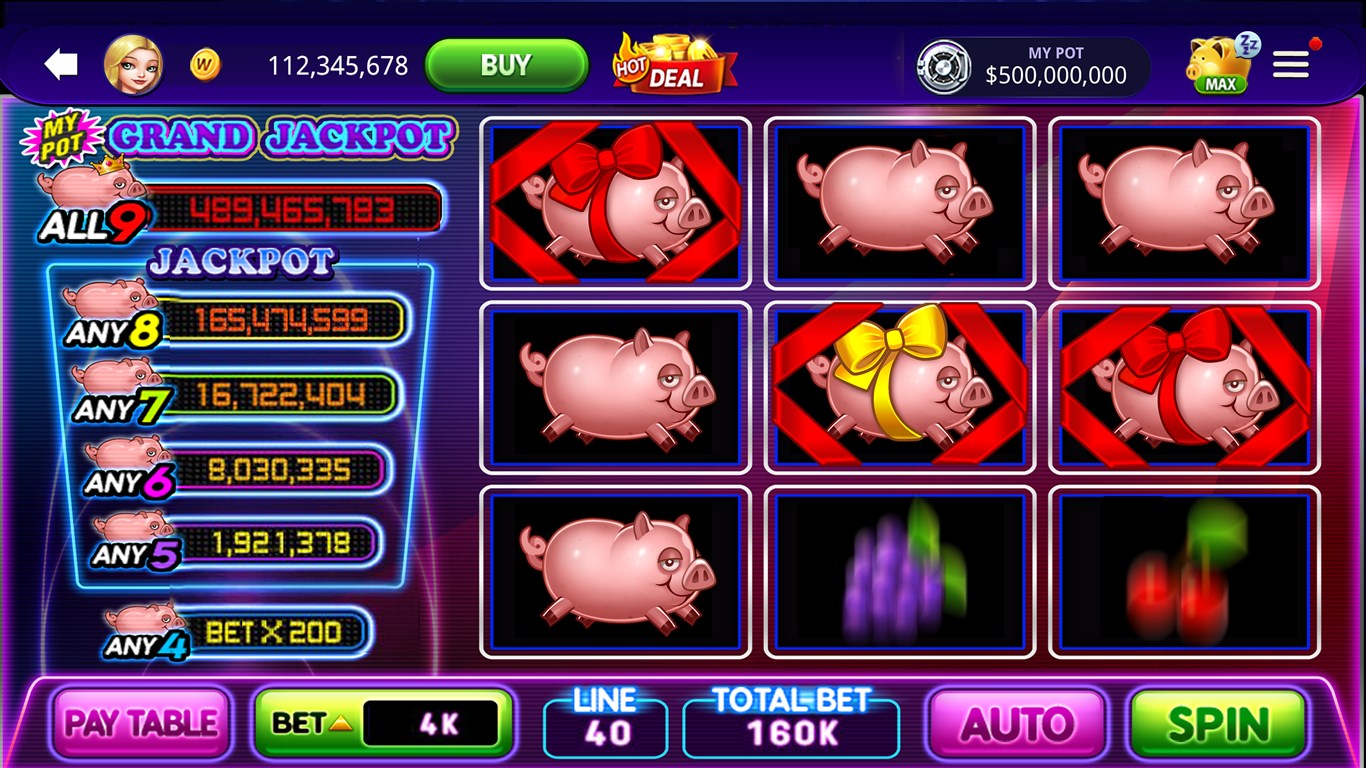
Task: Click the back arrow to exit slot
Action: [62, 63]
